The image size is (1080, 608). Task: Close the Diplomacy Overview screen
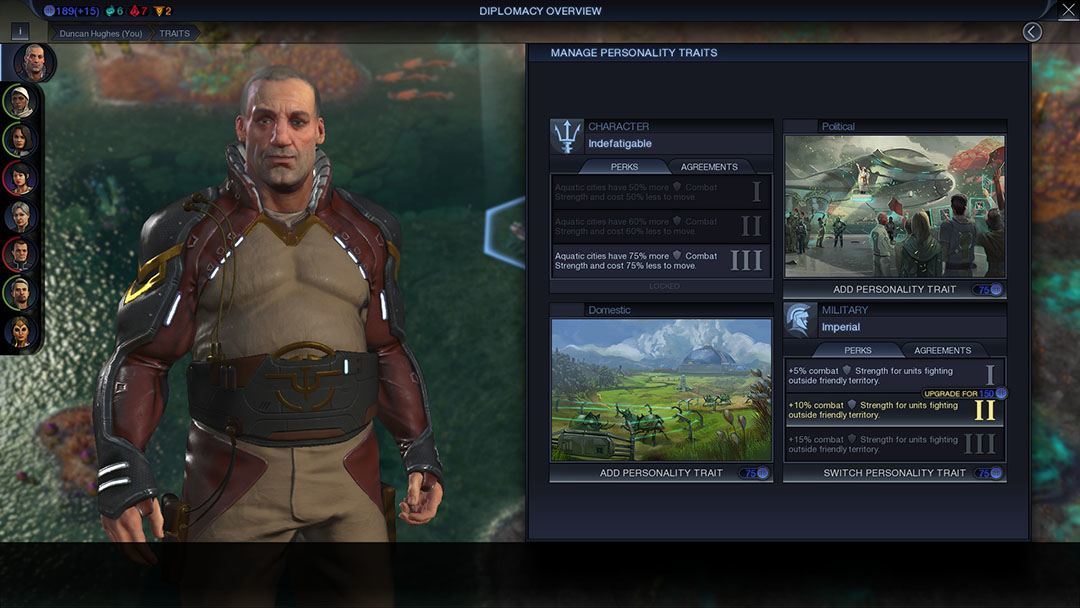[x=1067, y=11]
